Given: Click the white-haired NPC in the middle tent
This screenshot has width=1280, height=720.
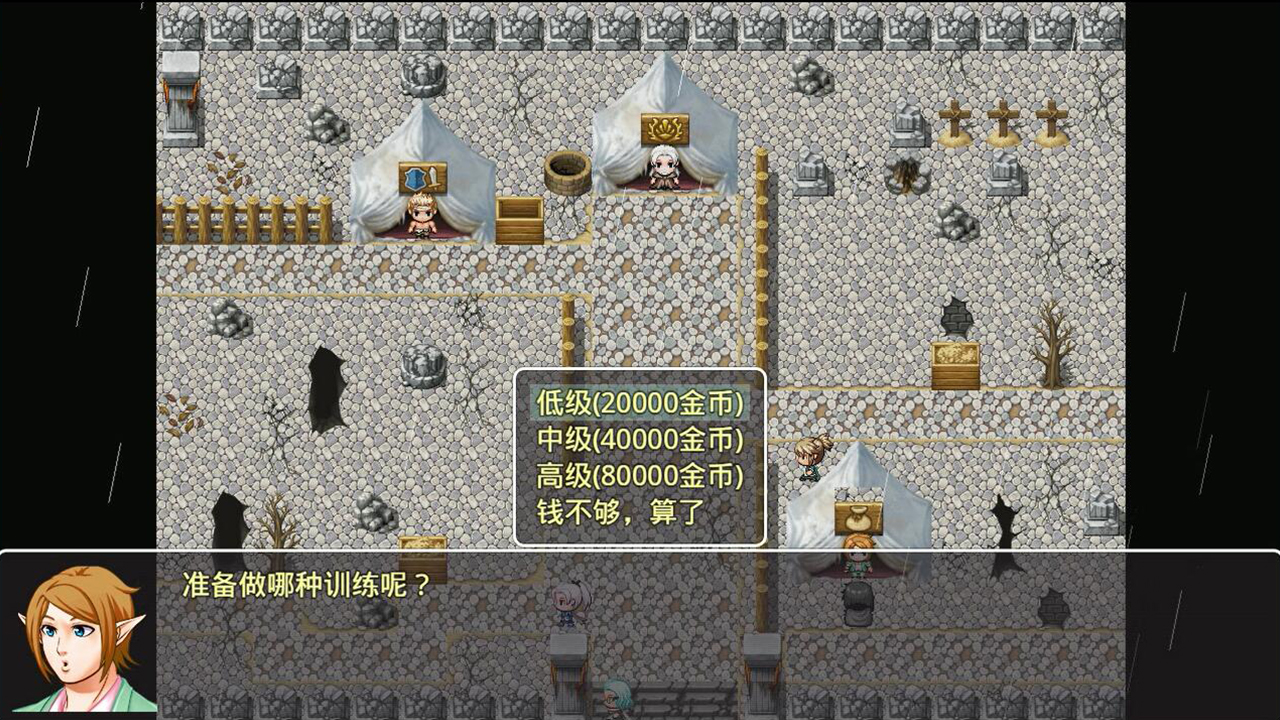Looking at the screenshot, I should click(662, 168).
